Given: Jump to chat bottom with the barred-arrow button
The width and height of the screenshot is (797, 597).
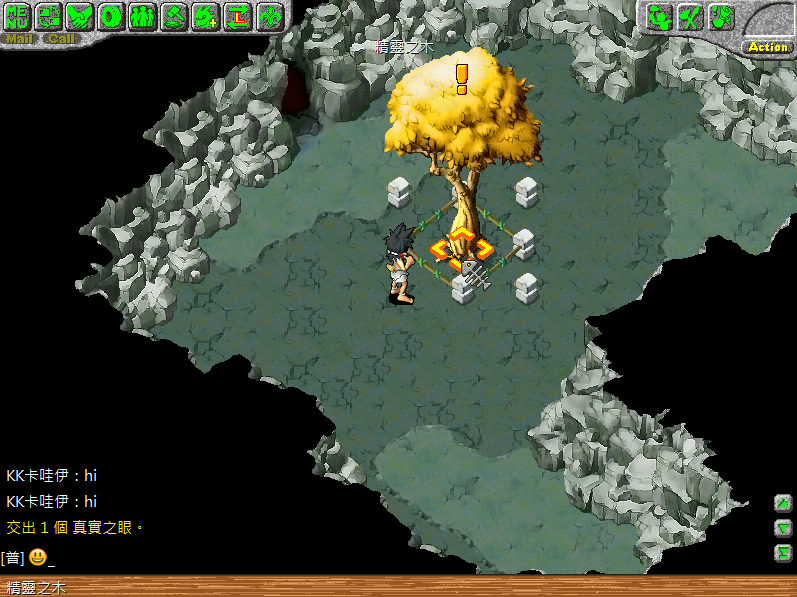Looking at the screenshot, I should click(x=783, y=553).
